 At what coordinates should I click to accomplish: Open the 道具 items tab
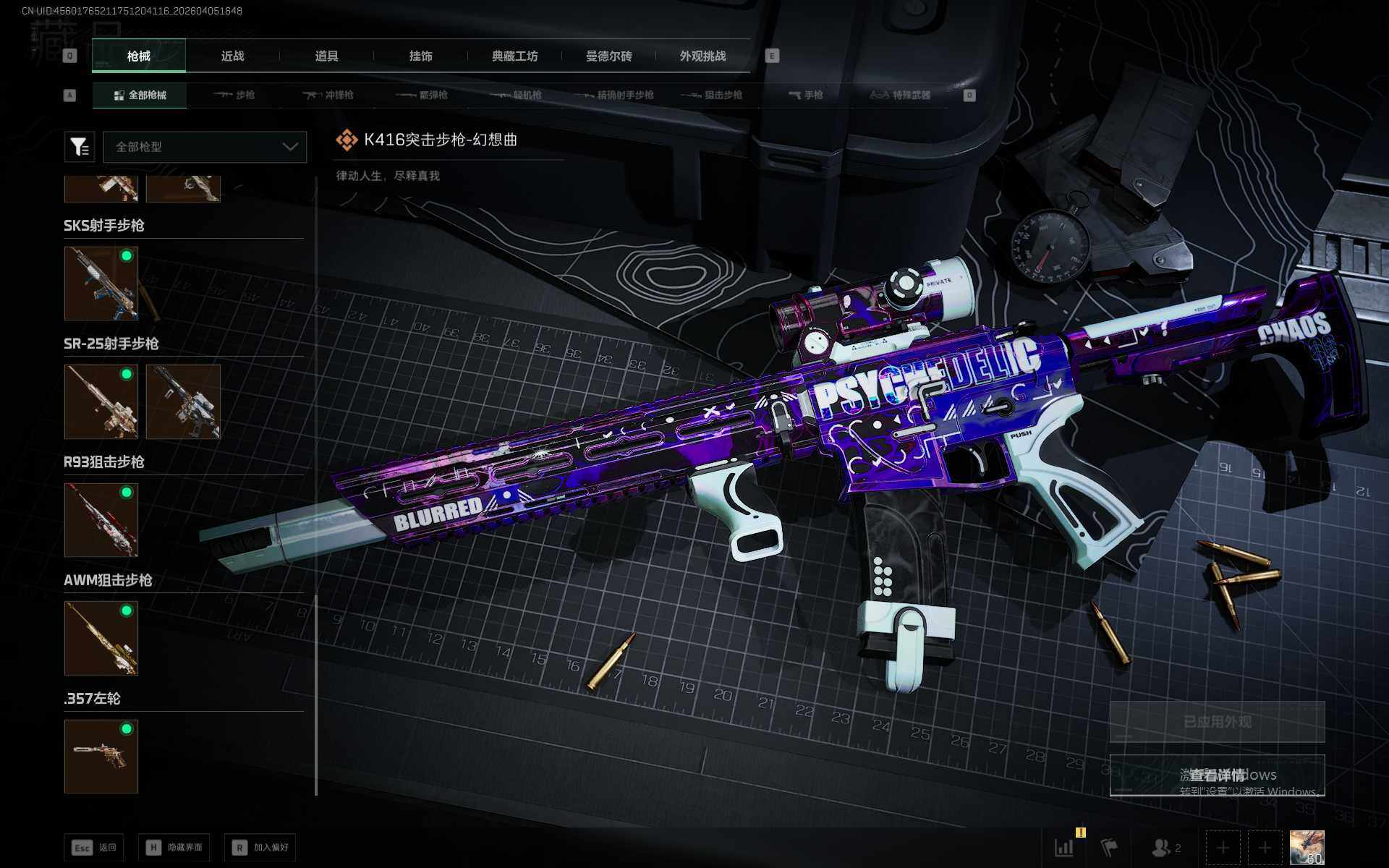tap(326, 56)
